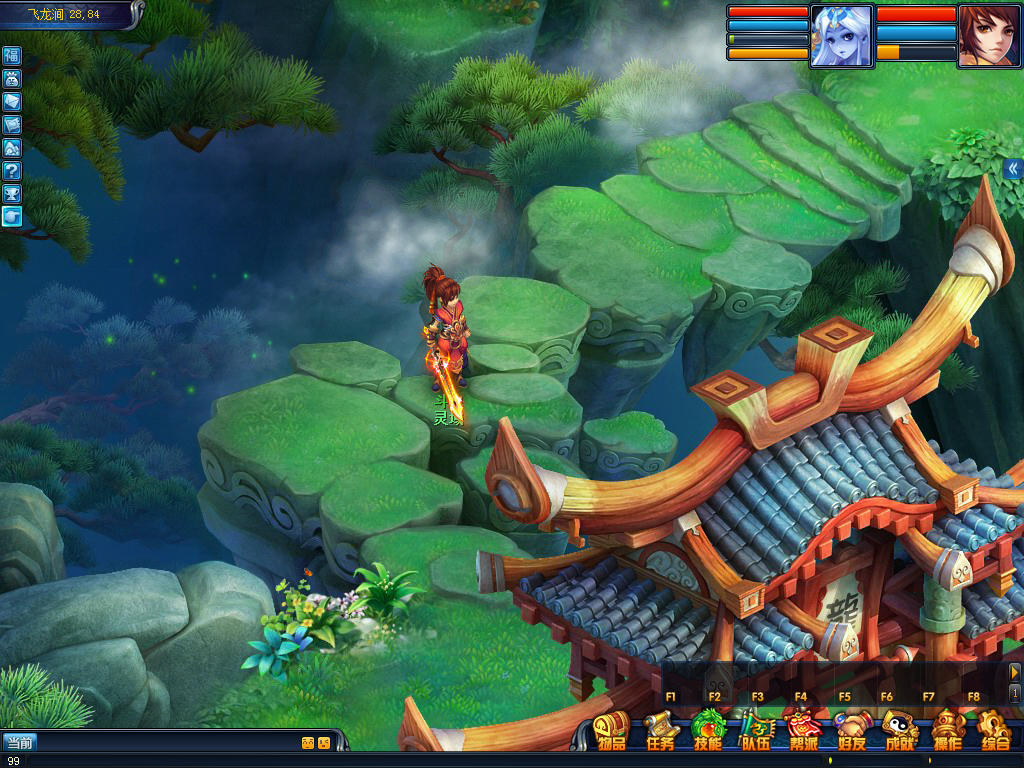This screenshot has width=1024, height=768.
Task: Click the 当前 chat channel button
Action: (x=19, y=742)
